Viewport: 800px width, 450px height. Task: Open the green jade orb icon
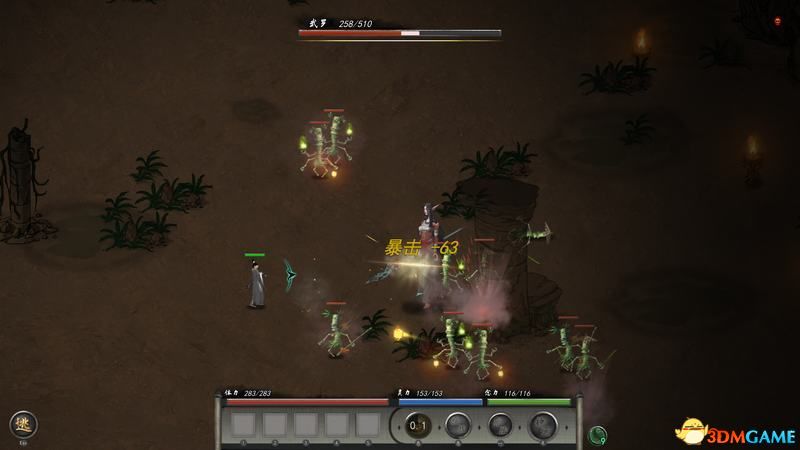[x=599, y=434]
